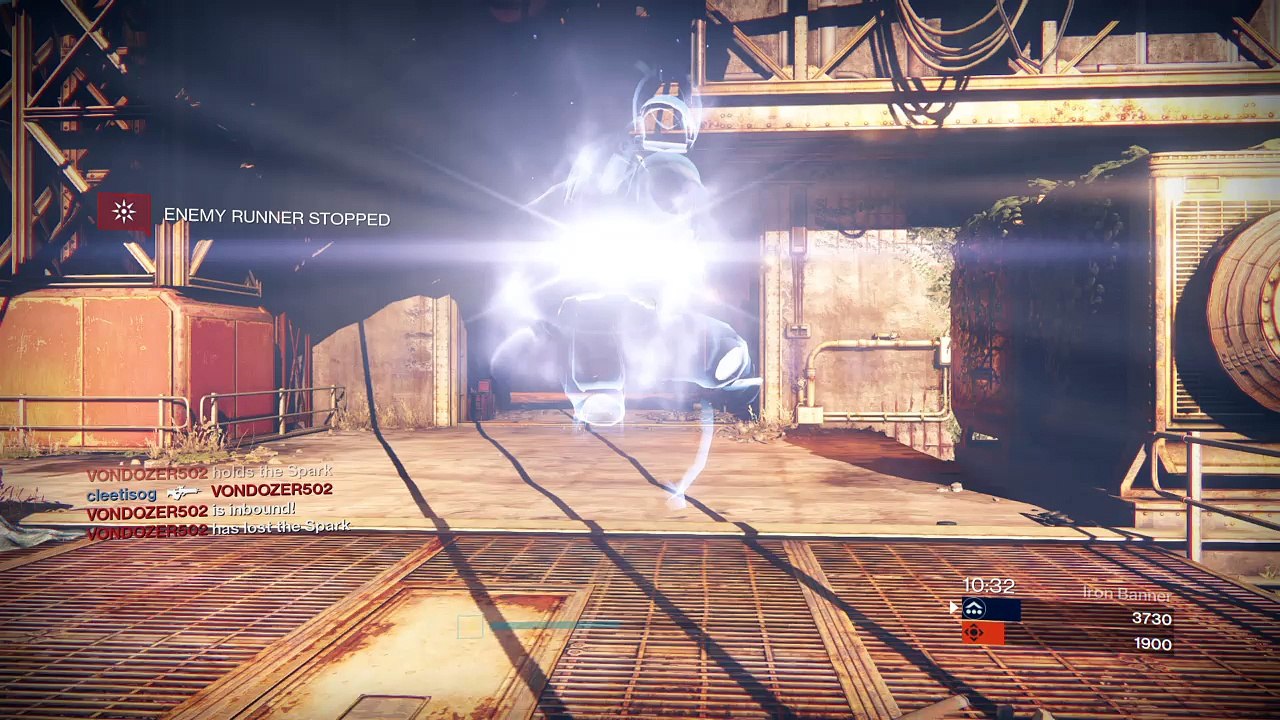Click the 'is inbound!' kill feed entry
The width and height of the screenshot is (1280, 720).
254,510
